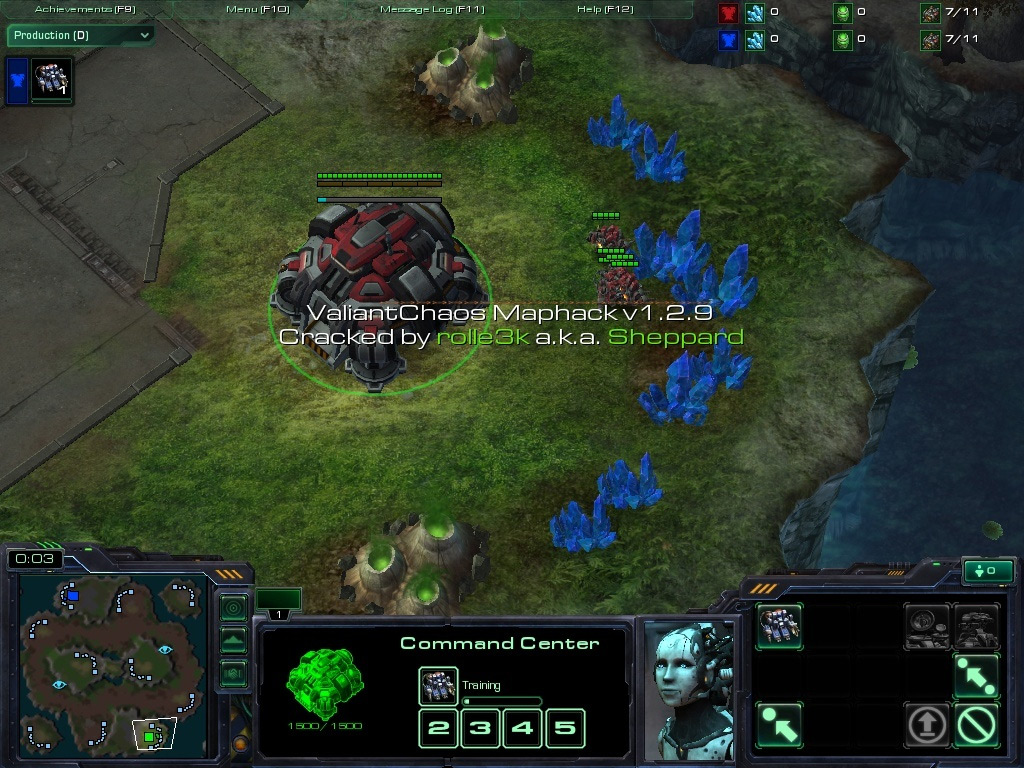Image resolution: width=1024 pixels, height=768 pixels.
Task: Click the minimap ping button
Action: (x=233, y=607)
